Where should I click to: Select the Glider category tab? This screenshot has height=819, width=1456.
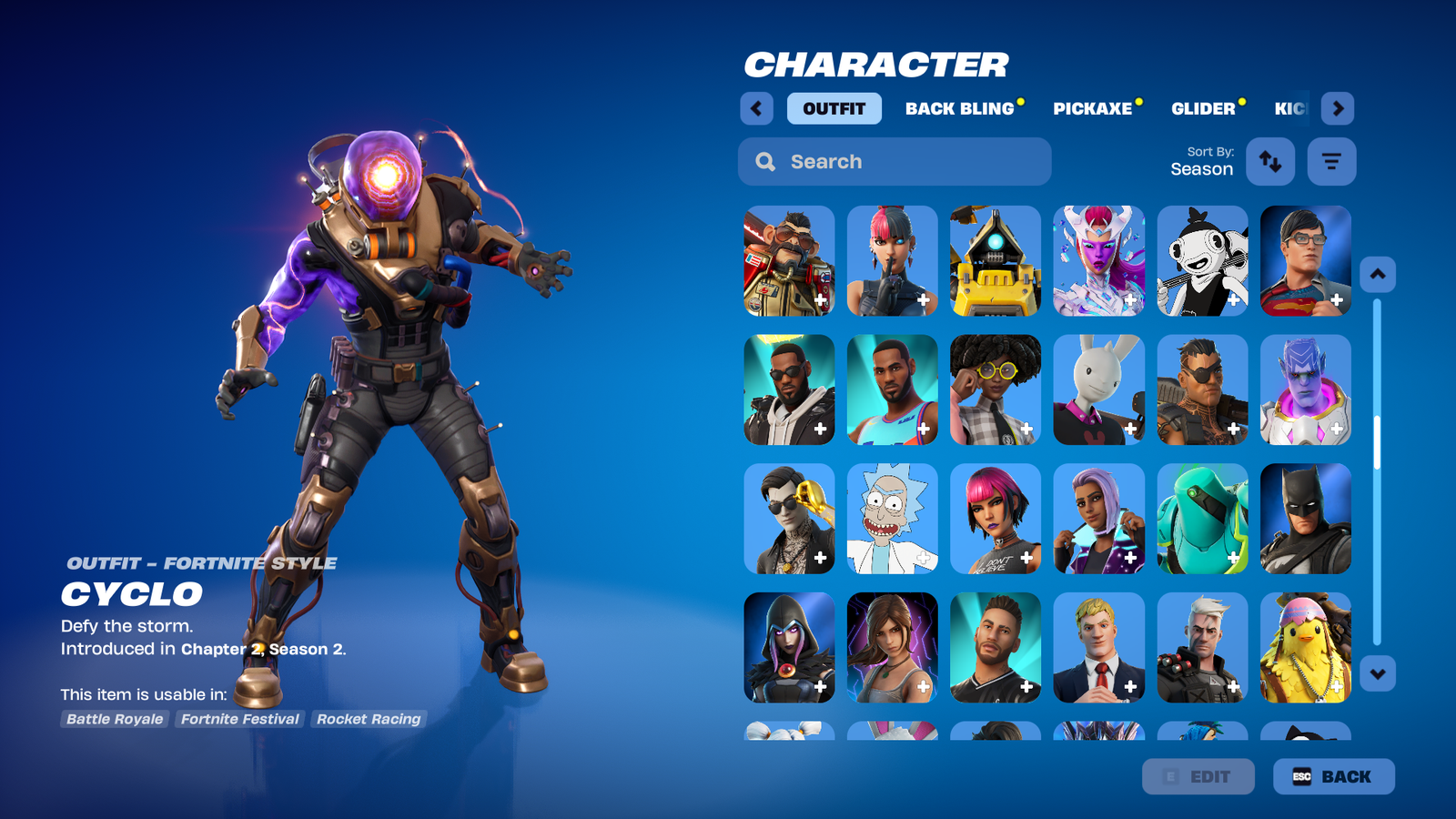pyautogui.click(x=1202, y=108)
